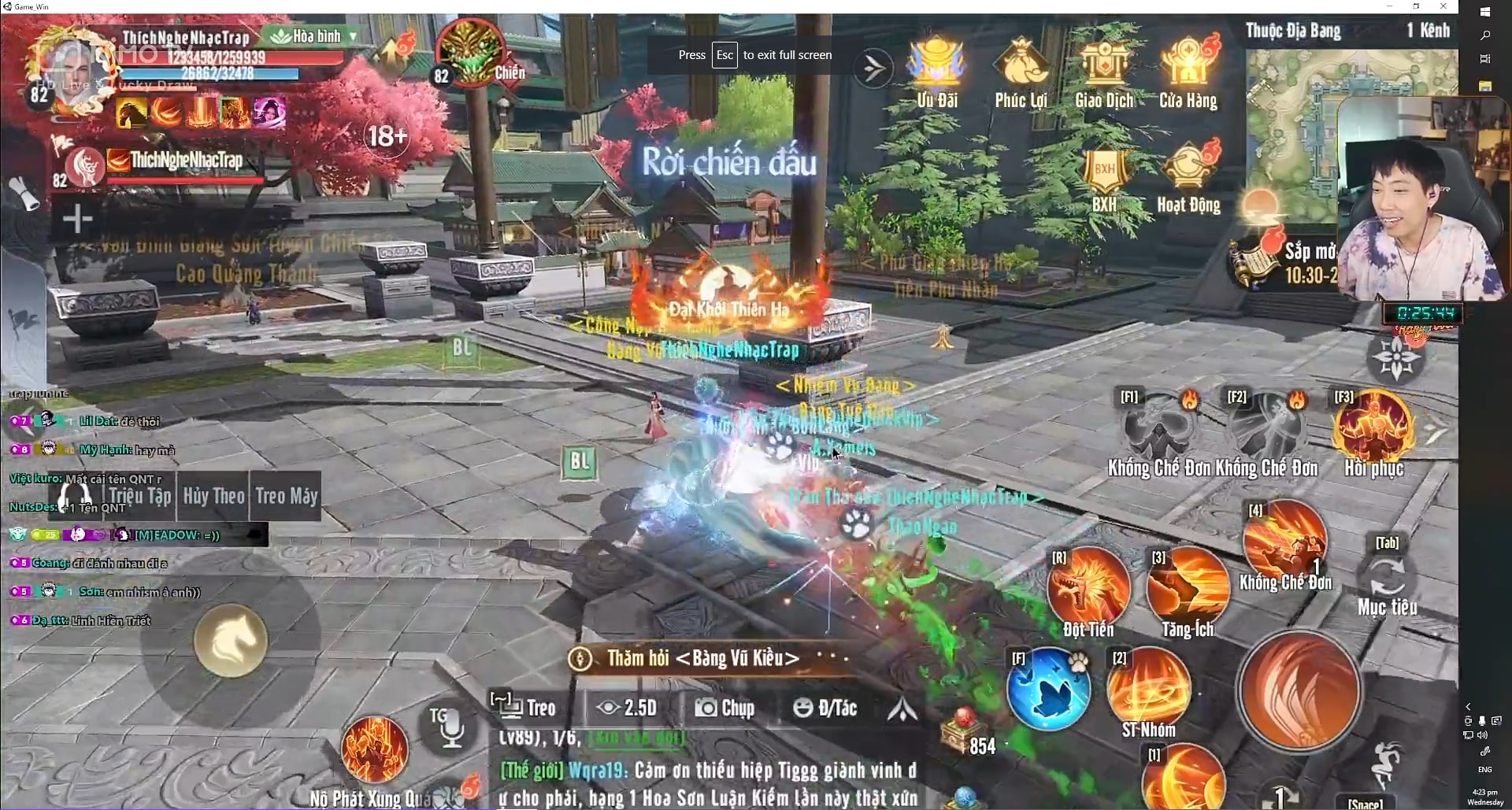Choose Treo Máy from the party menu

point(286,496)
